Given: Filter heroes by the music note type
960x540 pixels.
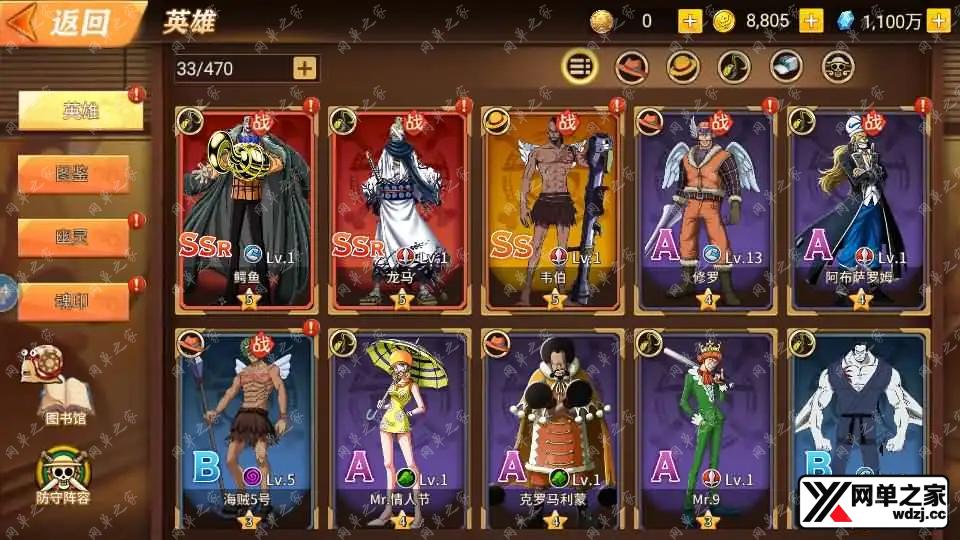Looking at the screenshot, I should (734, 67).
